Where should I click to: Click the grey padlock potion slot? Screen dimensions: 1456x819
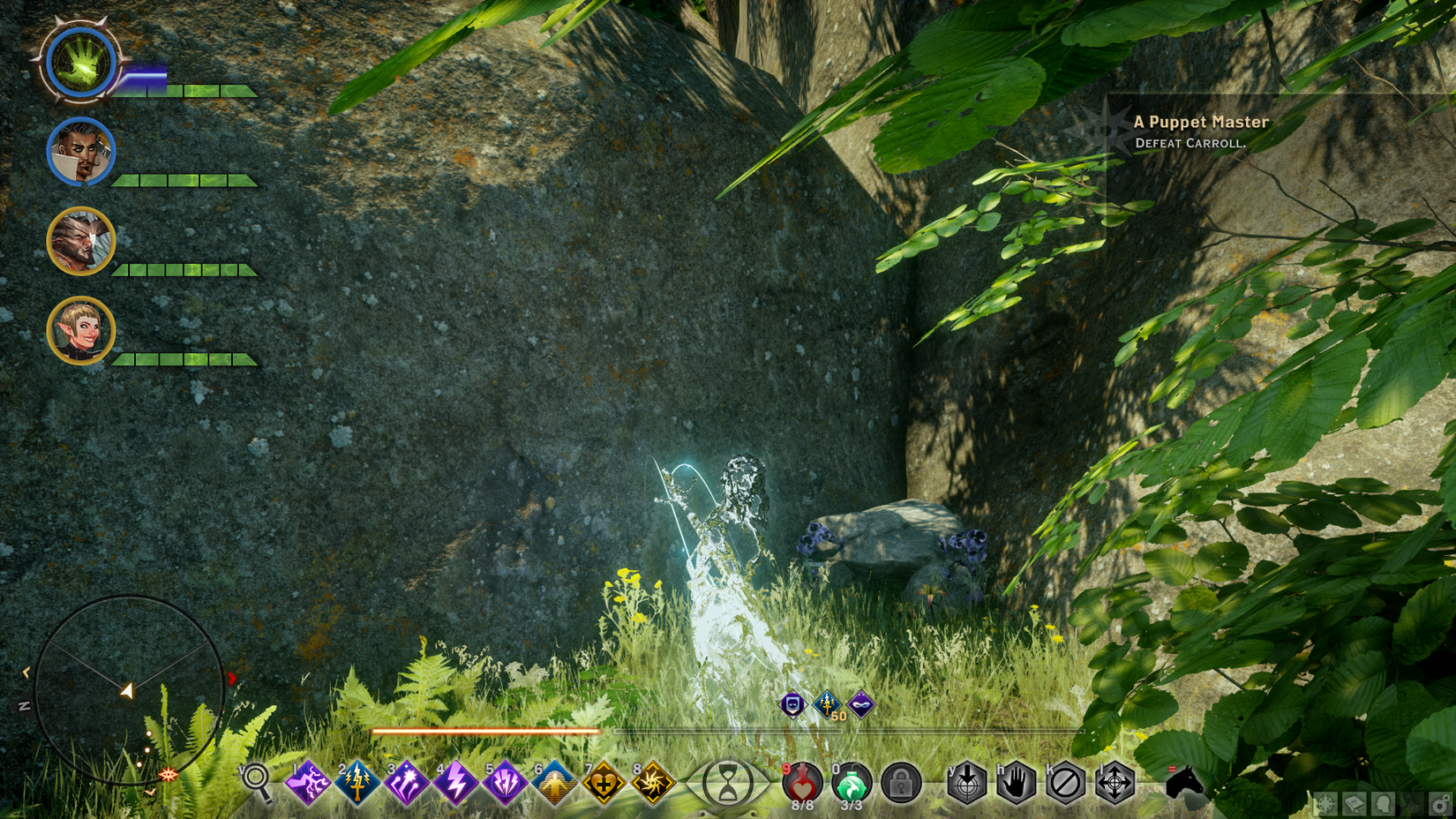(901, 783)
